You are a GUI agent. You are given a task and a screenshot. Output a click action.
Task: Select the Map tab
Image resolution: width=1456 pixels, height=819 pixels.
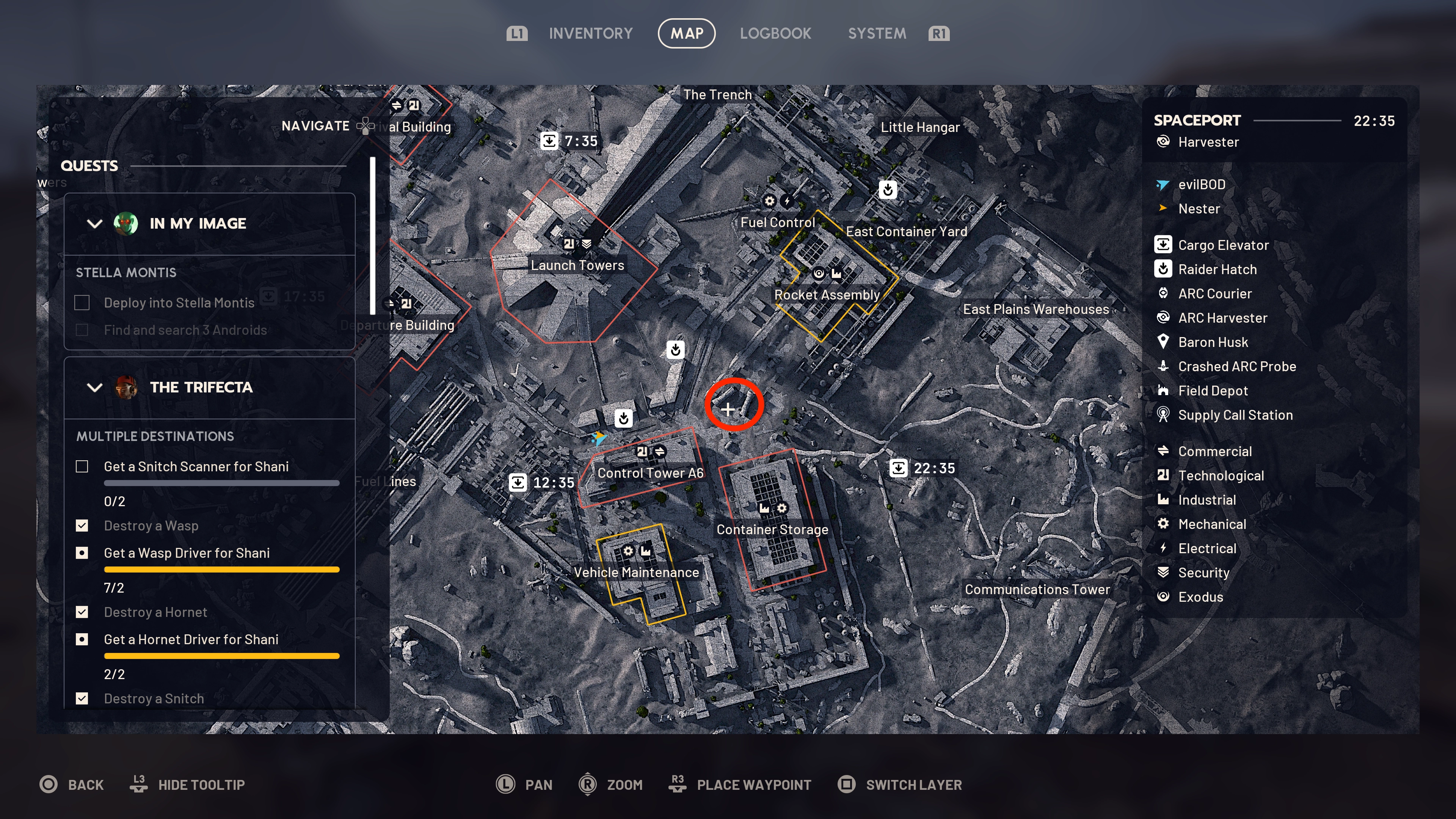pos(687,34)
